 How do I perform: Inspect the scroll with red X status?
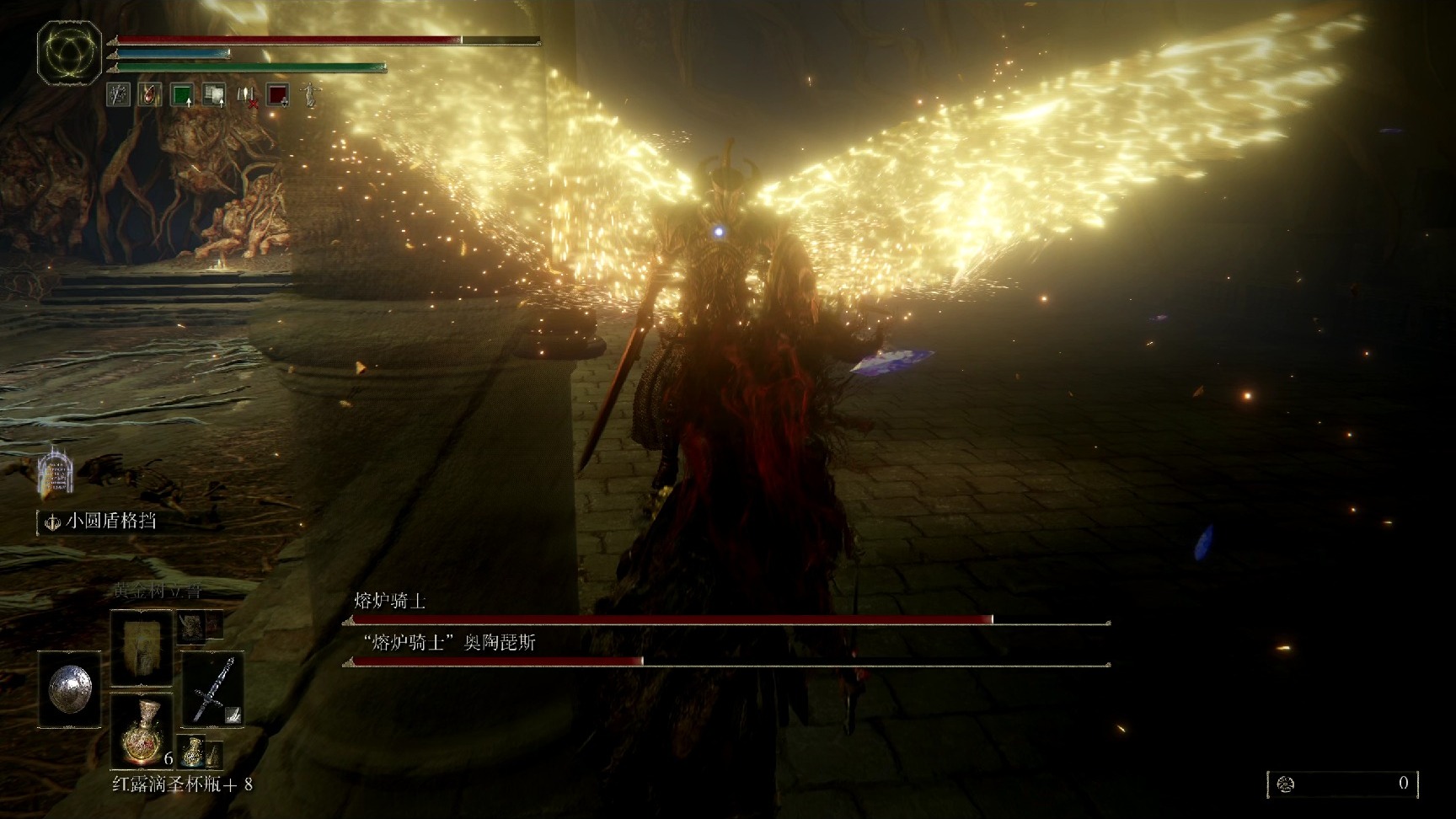pyautogui.click(x=246, y=96)
